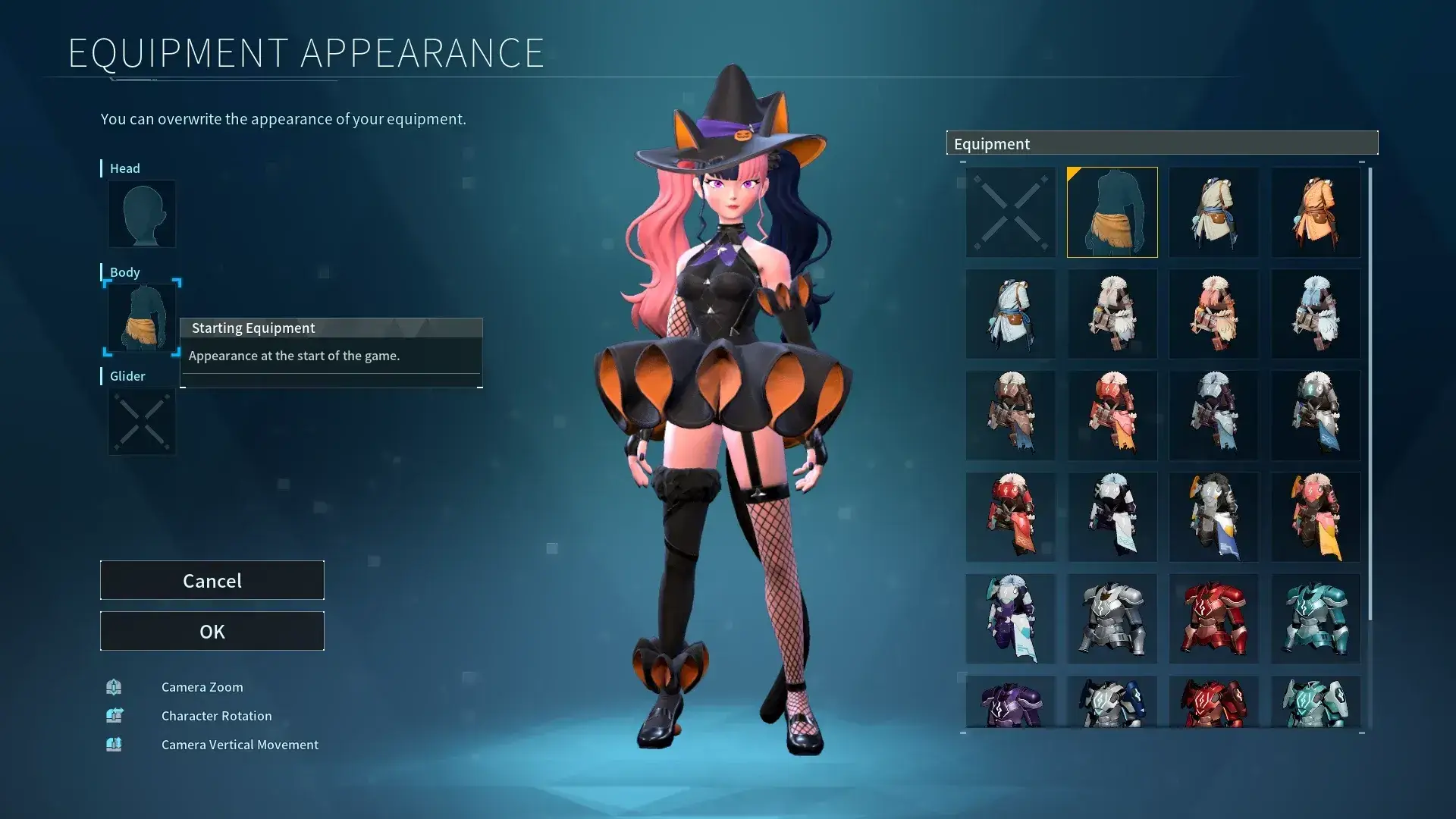
Task: Open the empty Glider slot
Action: pyautogui.click(x=142, y=422)
